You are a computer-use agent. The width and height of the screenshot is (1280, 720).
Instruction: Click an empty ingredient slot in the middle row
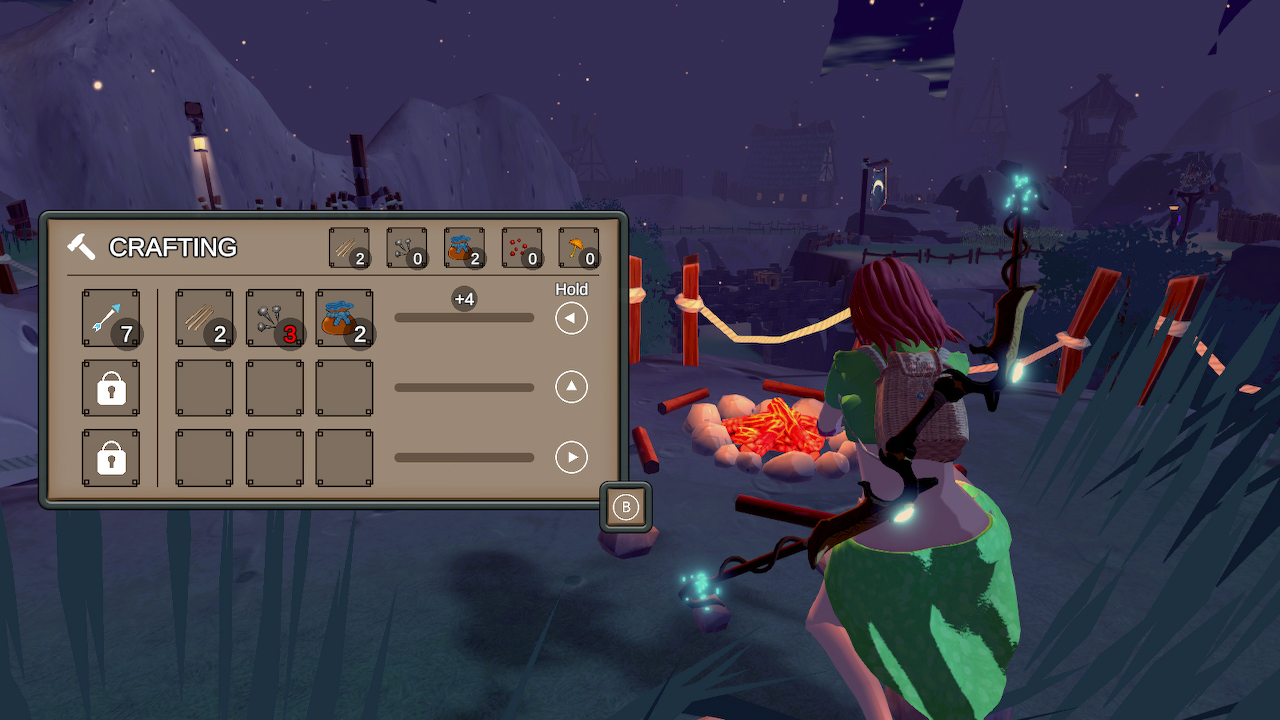[204, 387]
